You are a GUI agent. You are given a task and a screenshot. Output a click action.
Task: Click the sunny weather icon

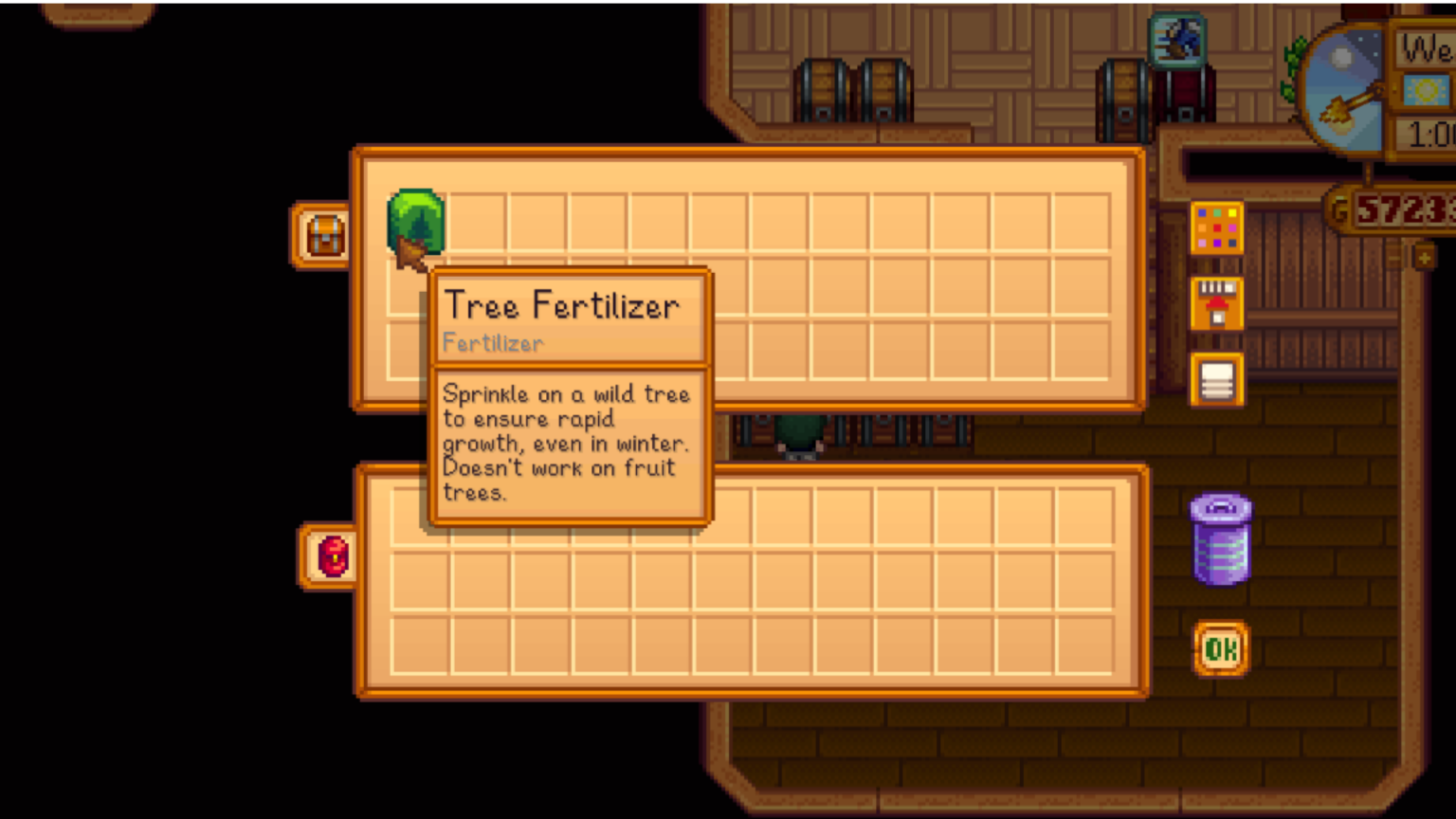pos(1428,87)
